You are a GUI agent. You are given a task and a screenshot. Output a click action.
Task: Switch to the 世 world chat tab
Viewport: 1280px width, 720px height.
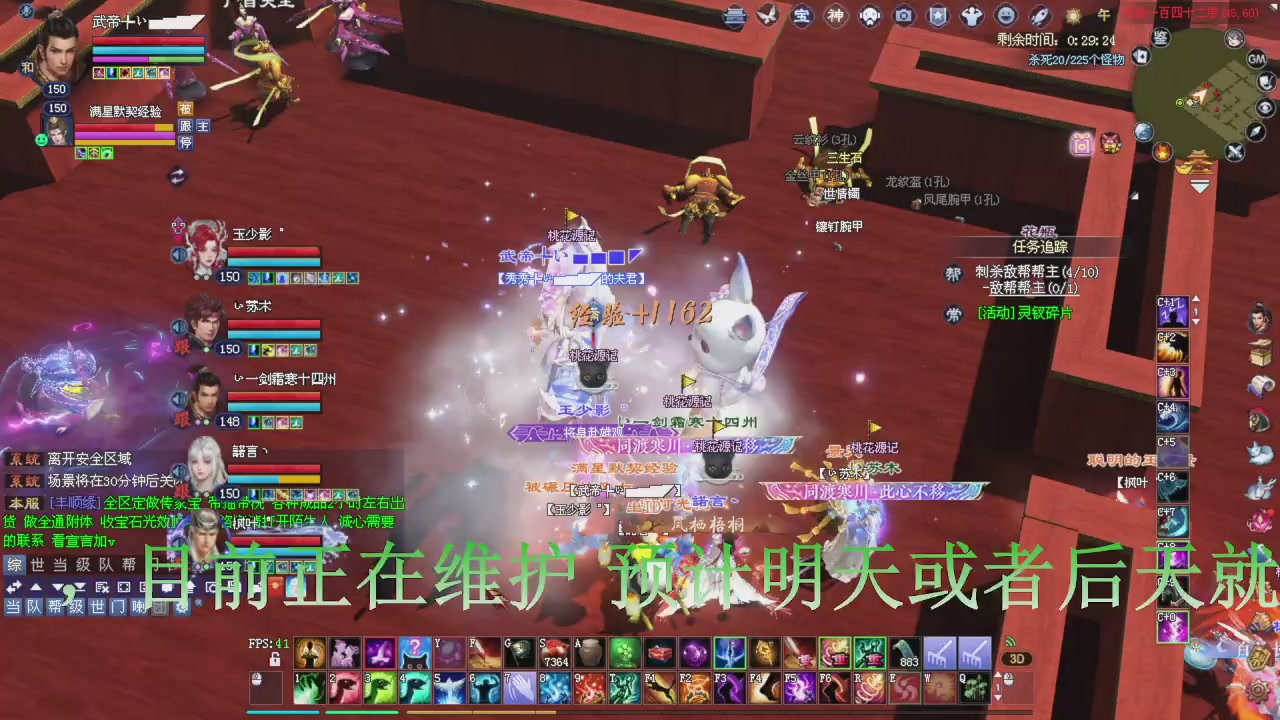(x=37, y=564)
